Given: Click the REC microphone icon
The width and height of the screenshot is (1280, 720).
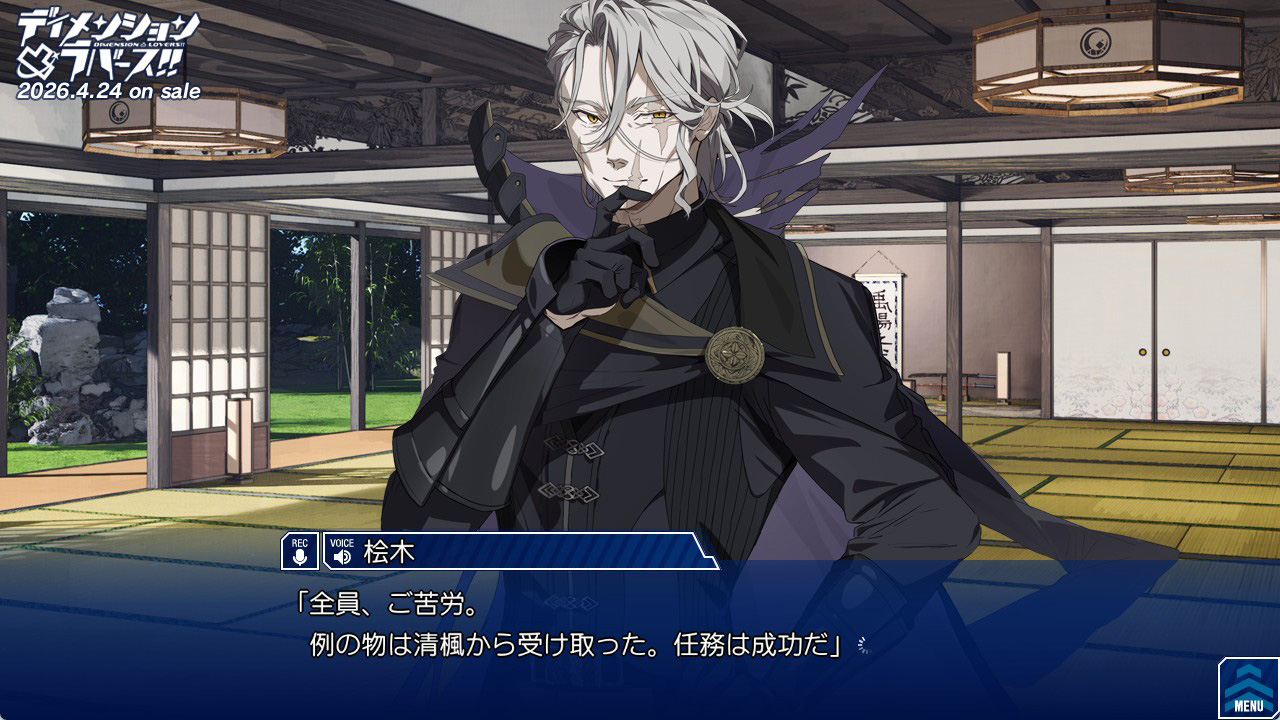Looking at the screenshot, I should (300, 551).
